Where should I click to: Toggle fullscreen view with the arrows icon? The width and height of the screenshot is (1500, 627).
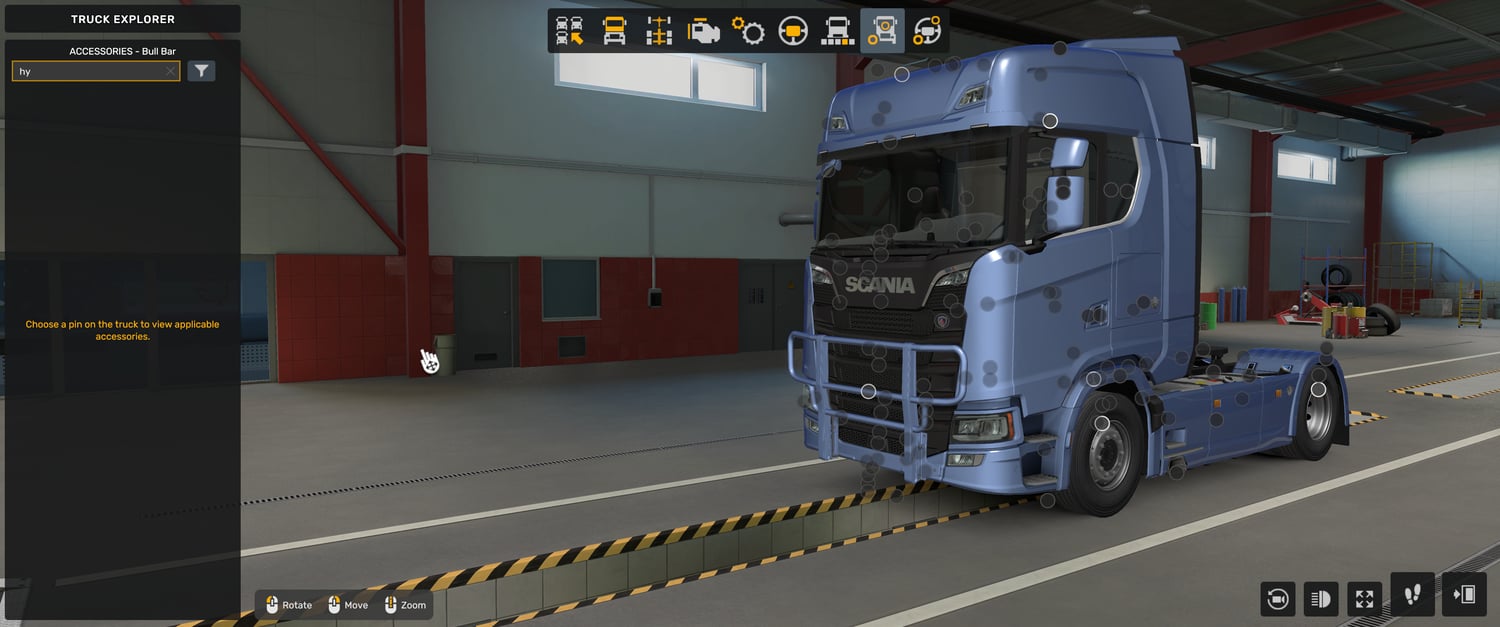pos(1364,599)
